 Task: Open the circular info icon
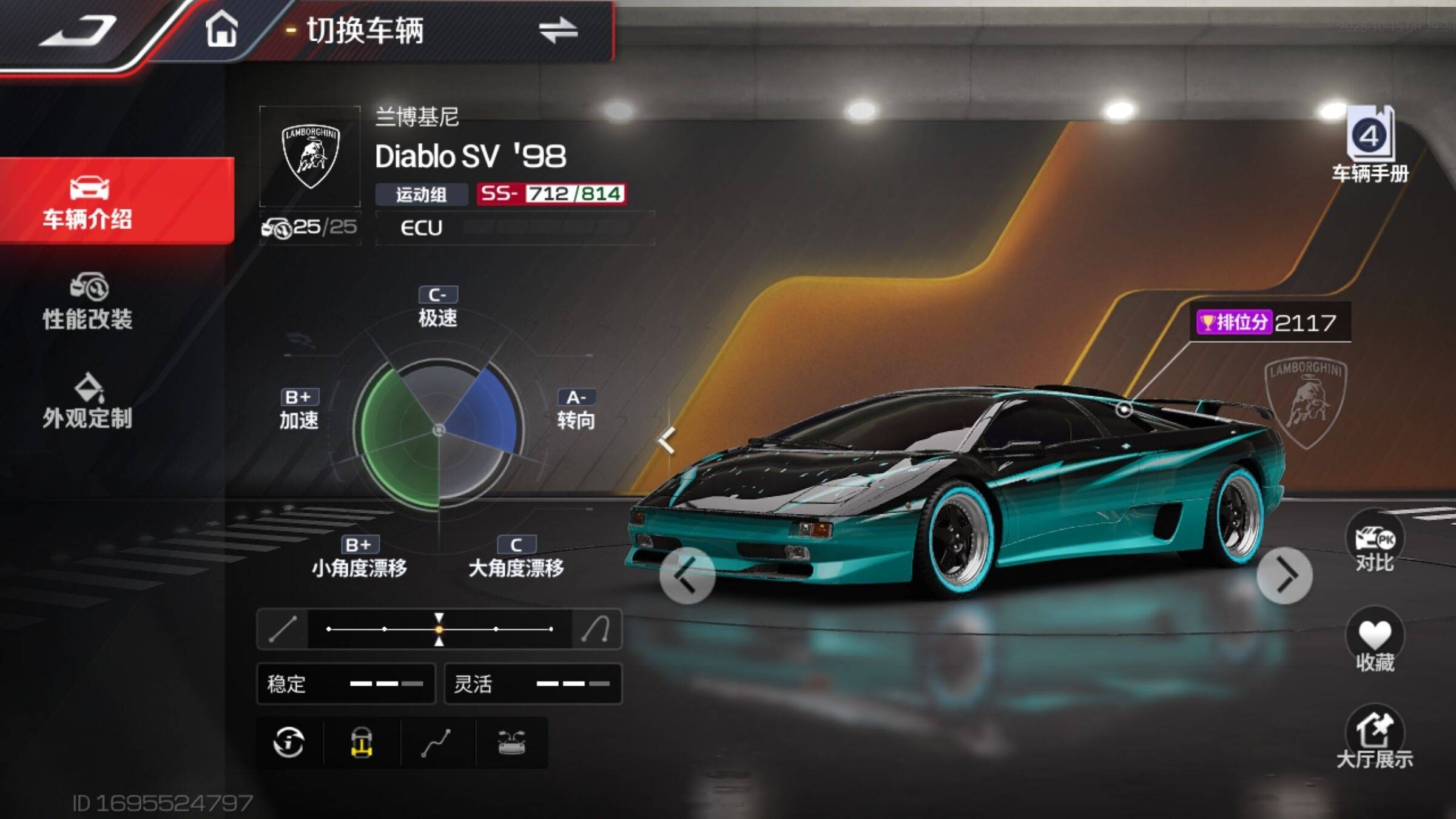coord(289,743)
